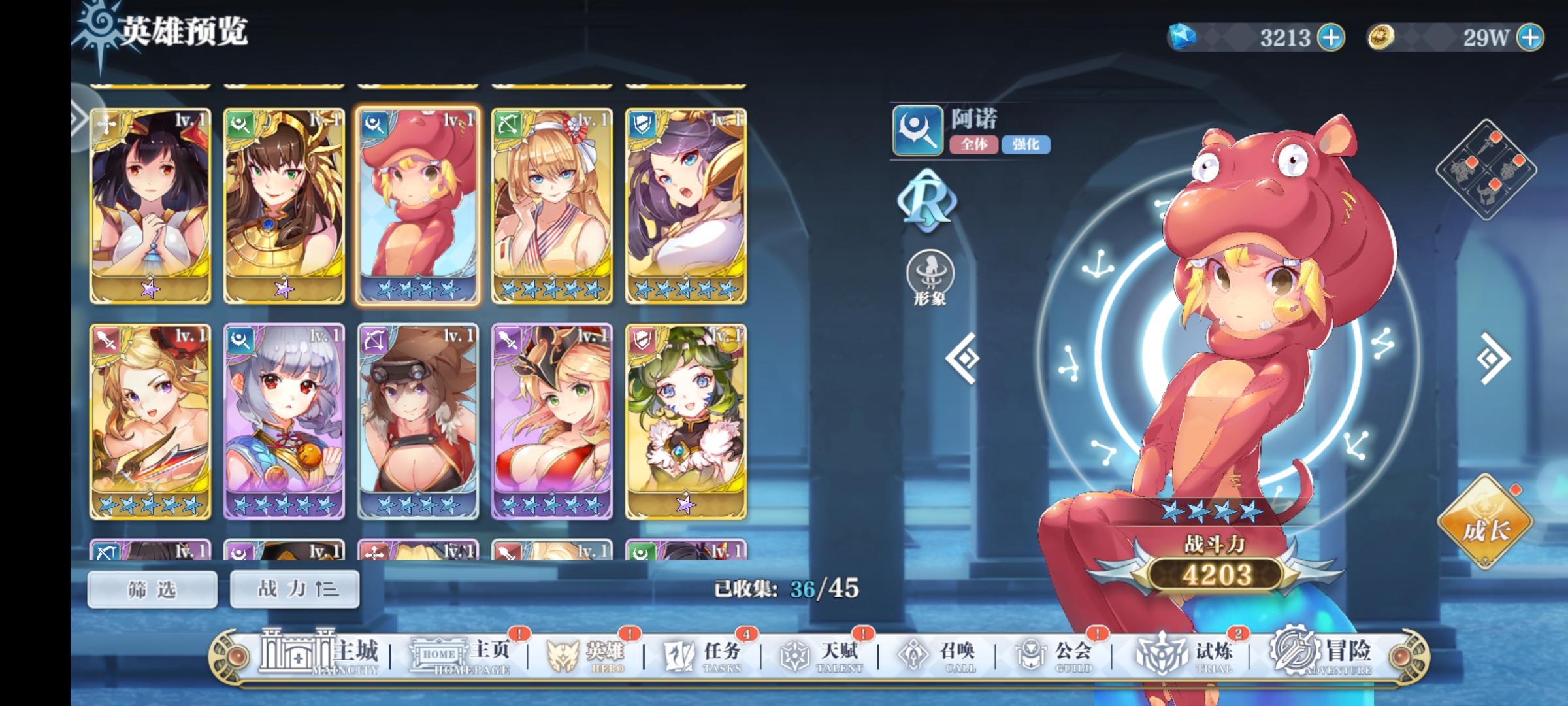Tap the plus icon next to the 29W gold
The width and height of the screenshot is (1568, 706).
1526,39
